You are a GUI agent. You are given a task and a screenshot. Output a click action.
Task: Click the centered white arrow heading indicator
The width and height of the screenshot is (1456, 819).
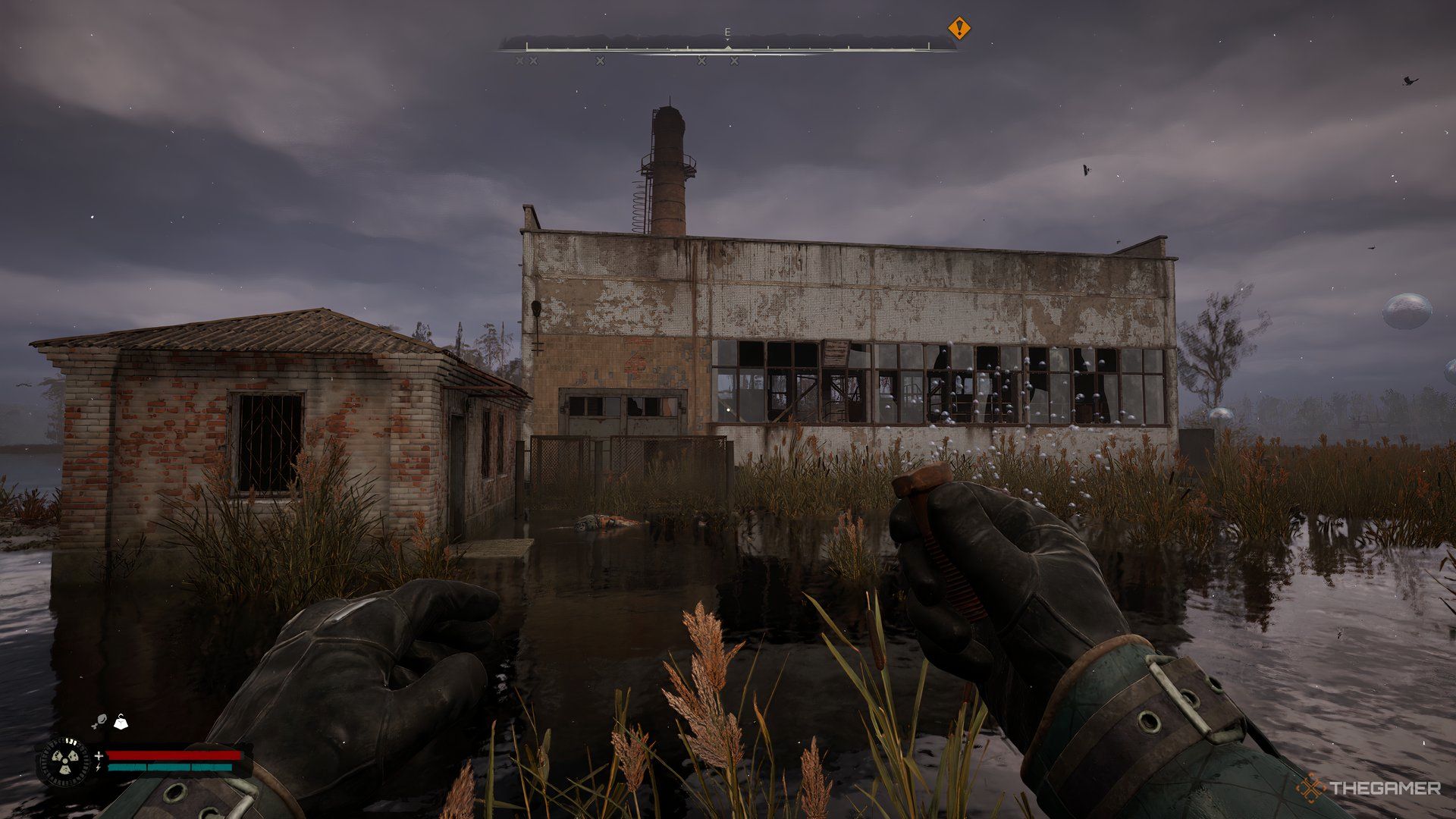pyautogui.click(x=726, y=46)
